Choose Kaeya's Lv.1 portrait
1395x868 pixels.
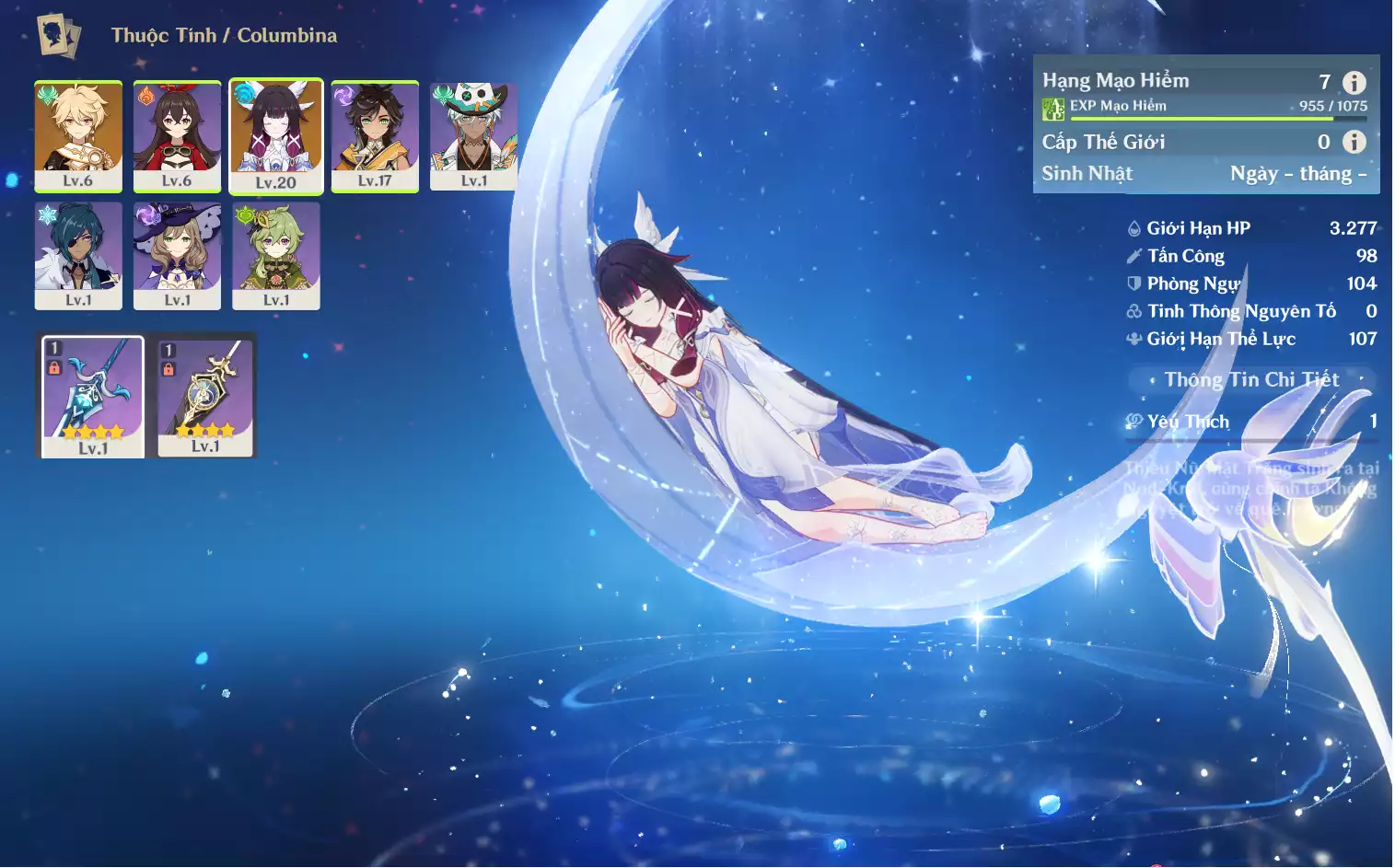tap(78, 255)
